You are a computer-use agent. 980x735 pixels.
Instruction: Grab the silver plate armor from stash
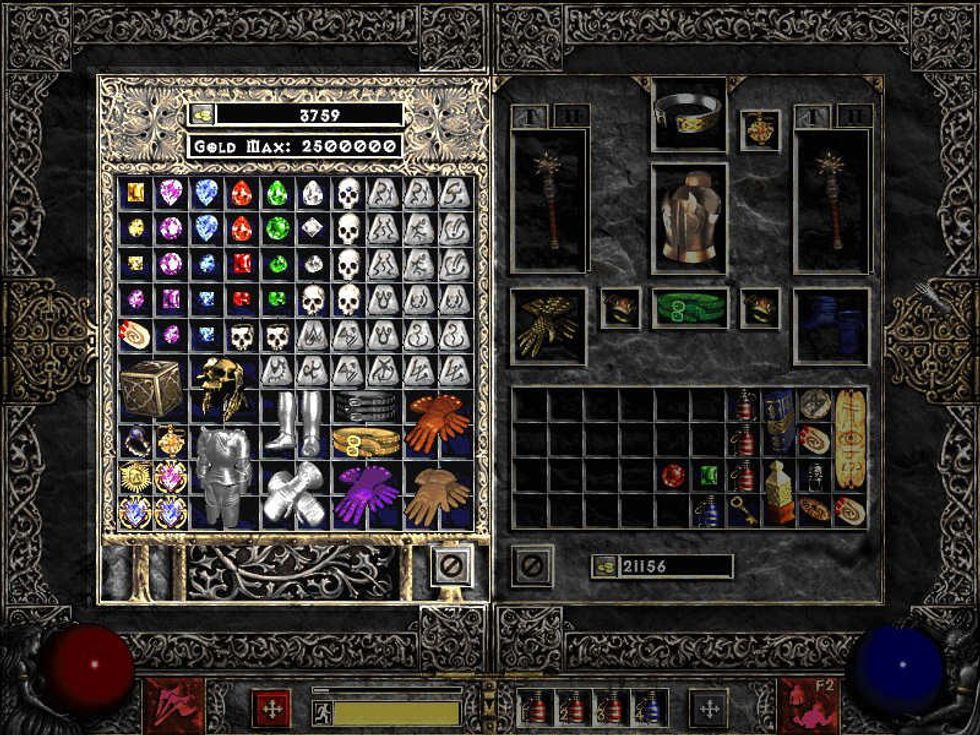[x=222, y=475]
